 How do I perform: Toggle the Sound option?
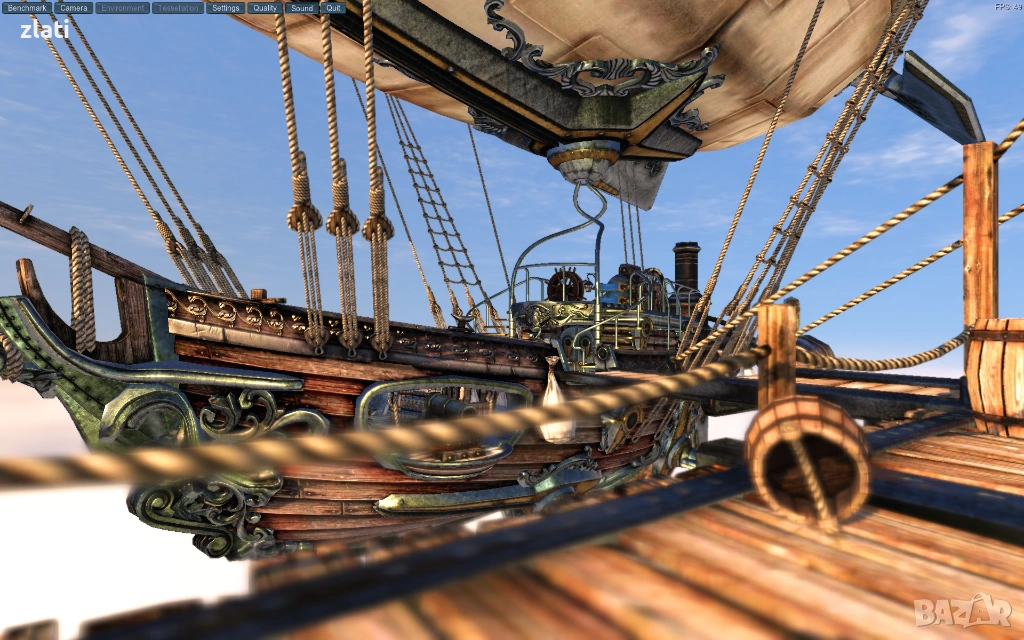pos(301,8)
